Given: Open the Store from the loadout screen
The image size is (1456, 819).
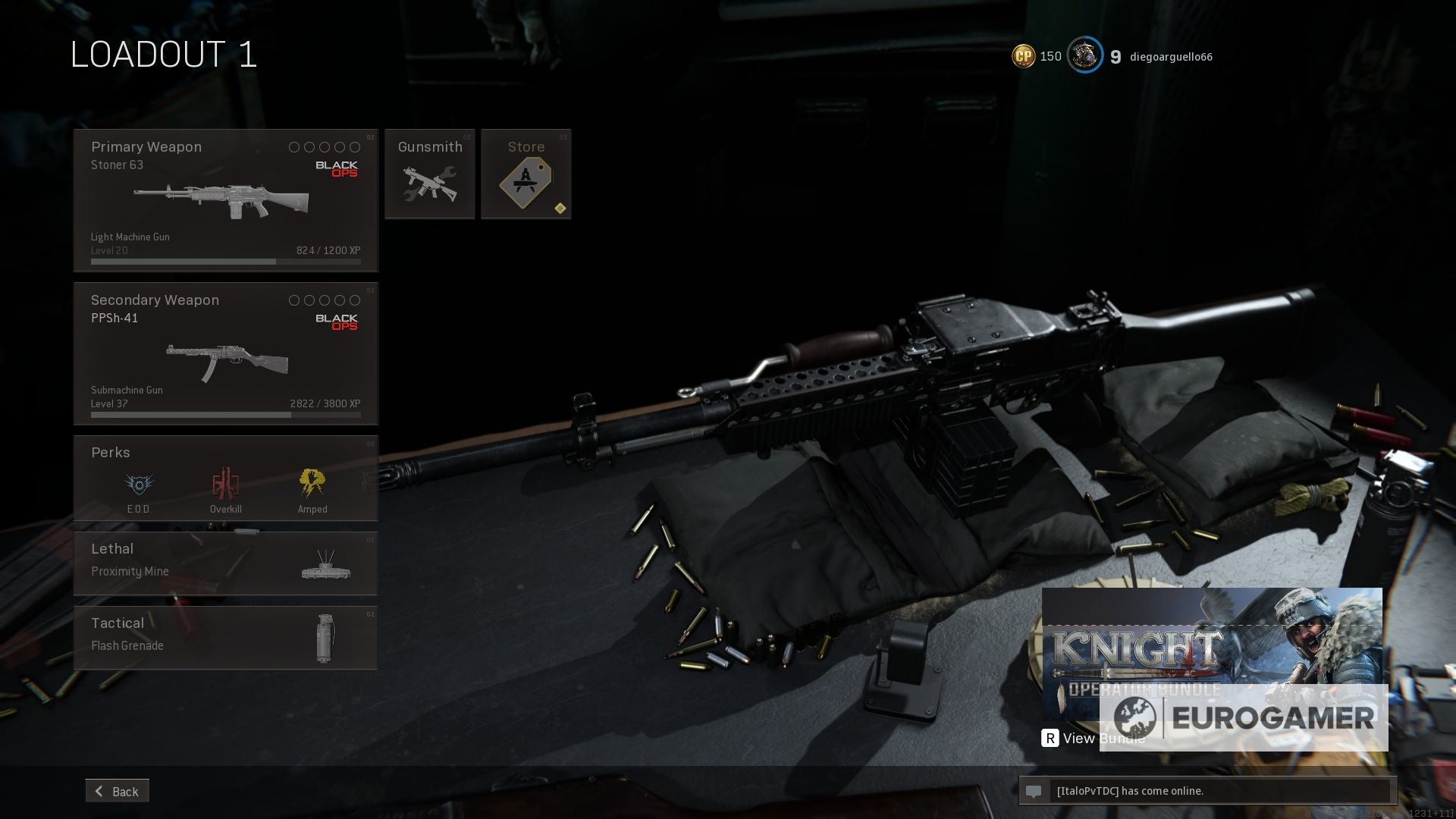Looking at the screenshot, I should (526, 173).
